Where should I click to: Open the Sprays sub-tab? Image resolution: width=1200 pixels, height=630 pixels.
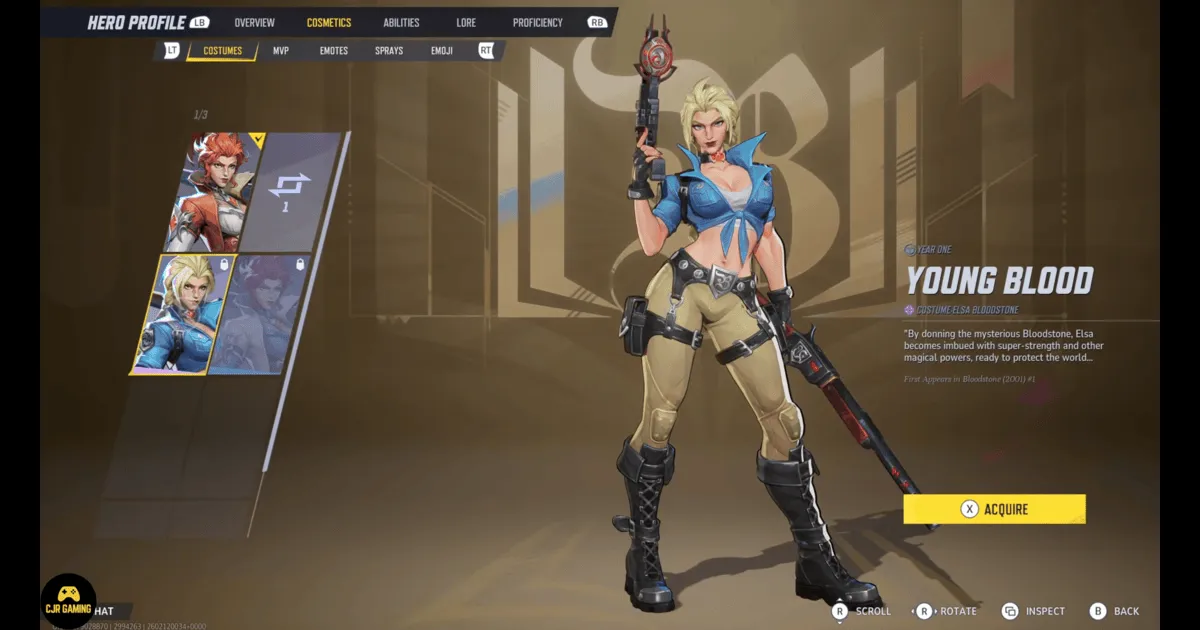tap(389, 51)
